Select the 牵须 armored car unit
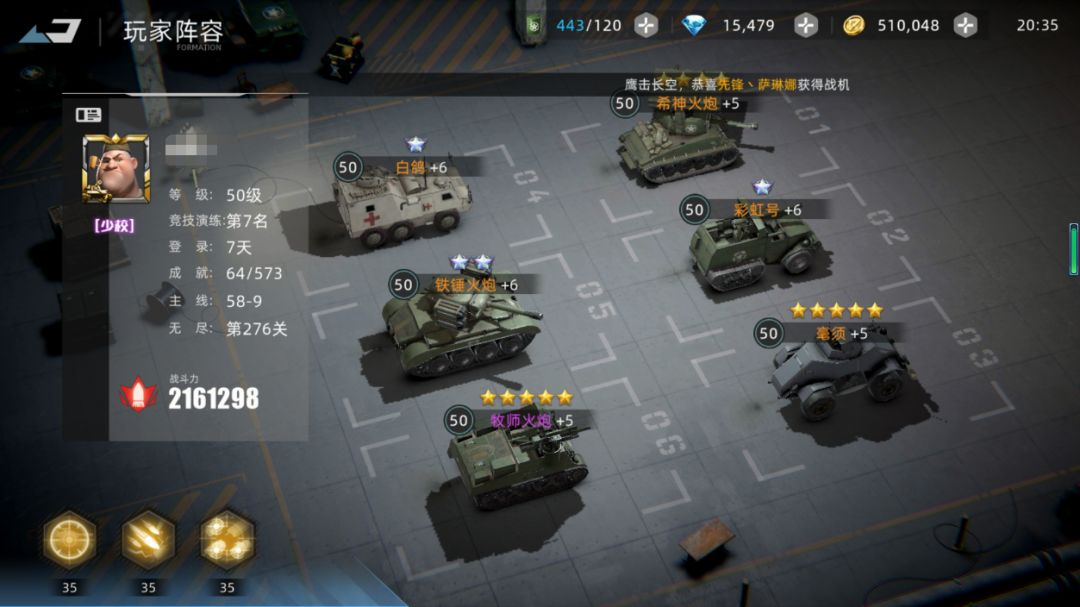 pyautogui.click(x=838, y=372)
